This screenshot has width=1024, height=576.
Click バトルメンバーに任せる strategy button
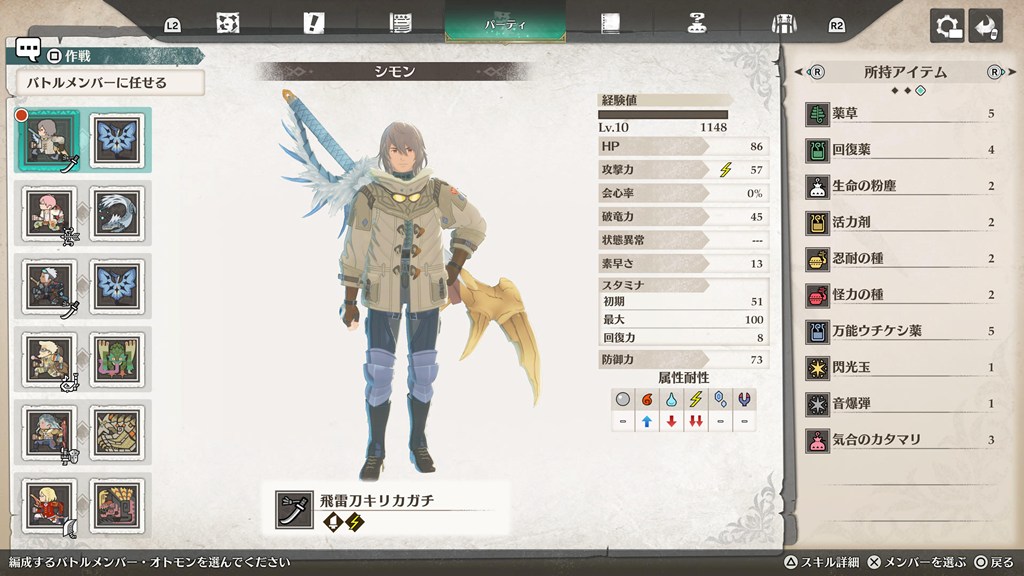[x=110, y=83]
